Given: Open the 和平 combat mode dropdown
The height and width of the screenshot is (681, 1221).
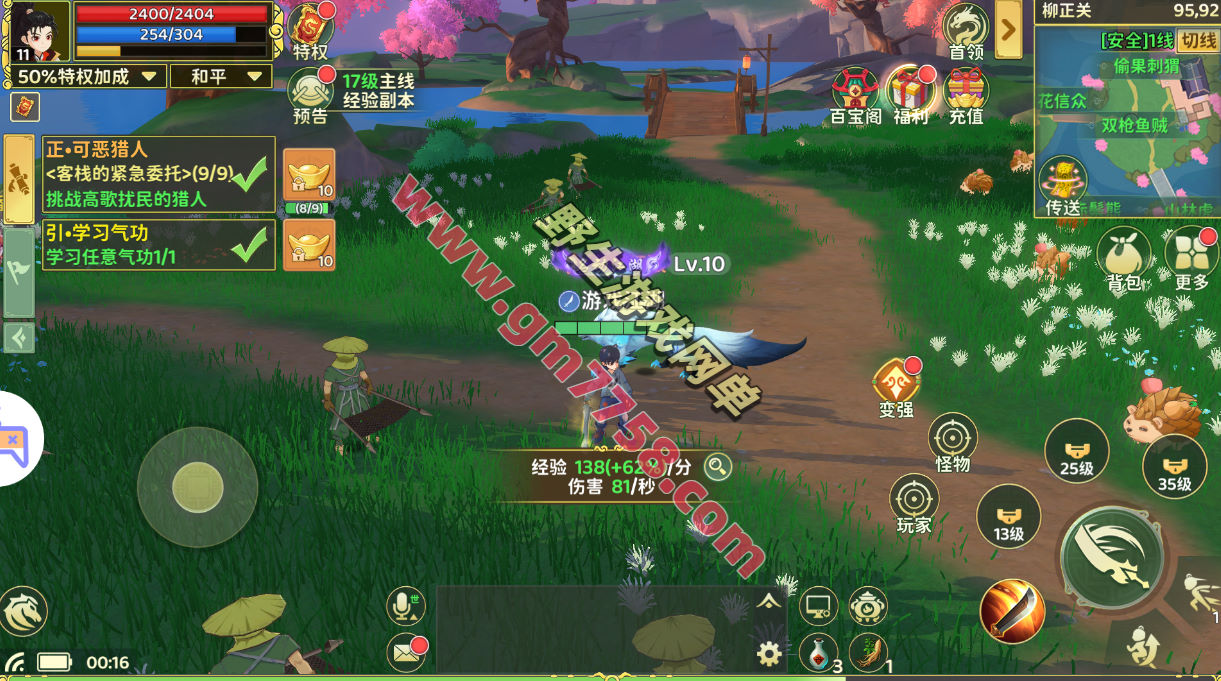Looking at the screenshot, I should 221,76.
